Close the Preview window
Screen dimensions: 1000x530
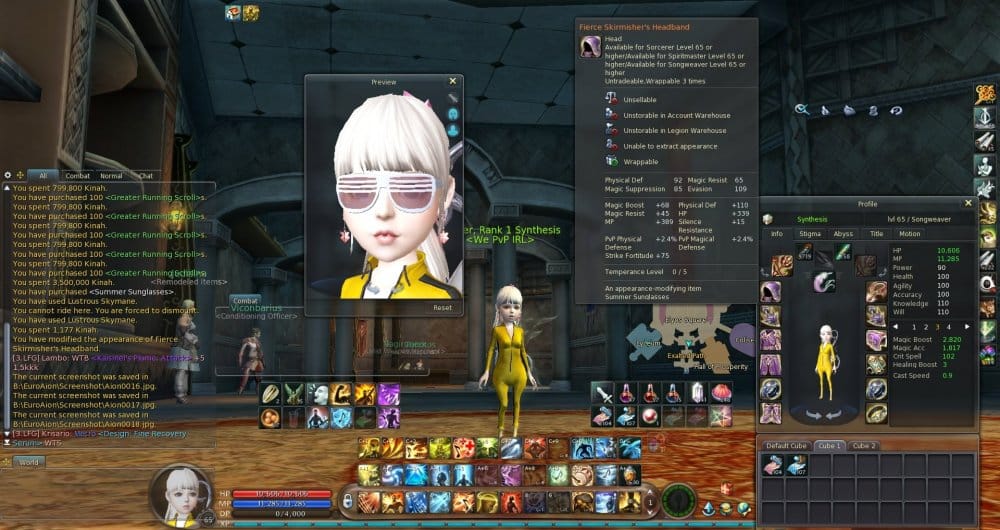point(452,81)
